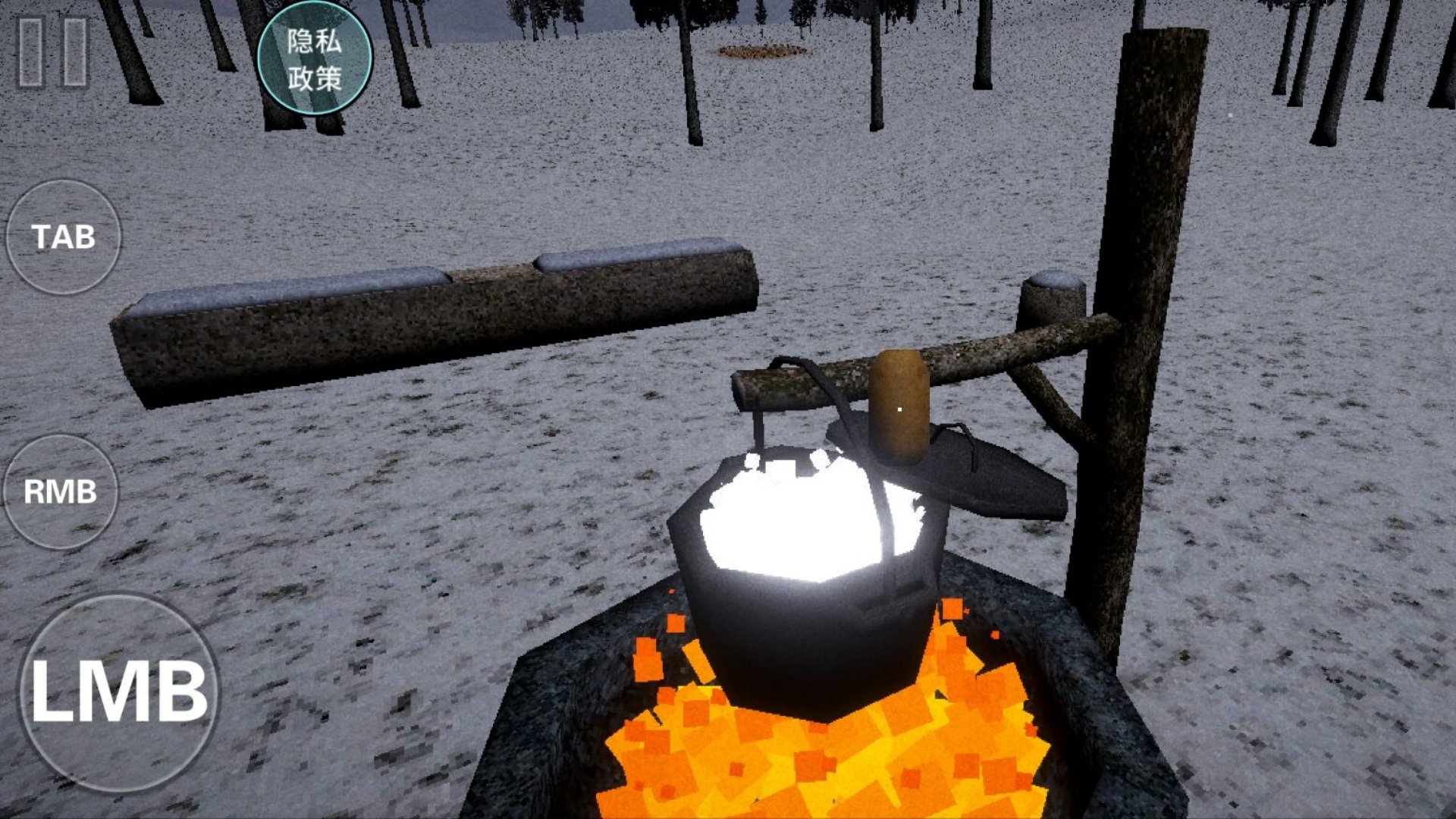Pause the game with the pause icon

tap(53, 52)
